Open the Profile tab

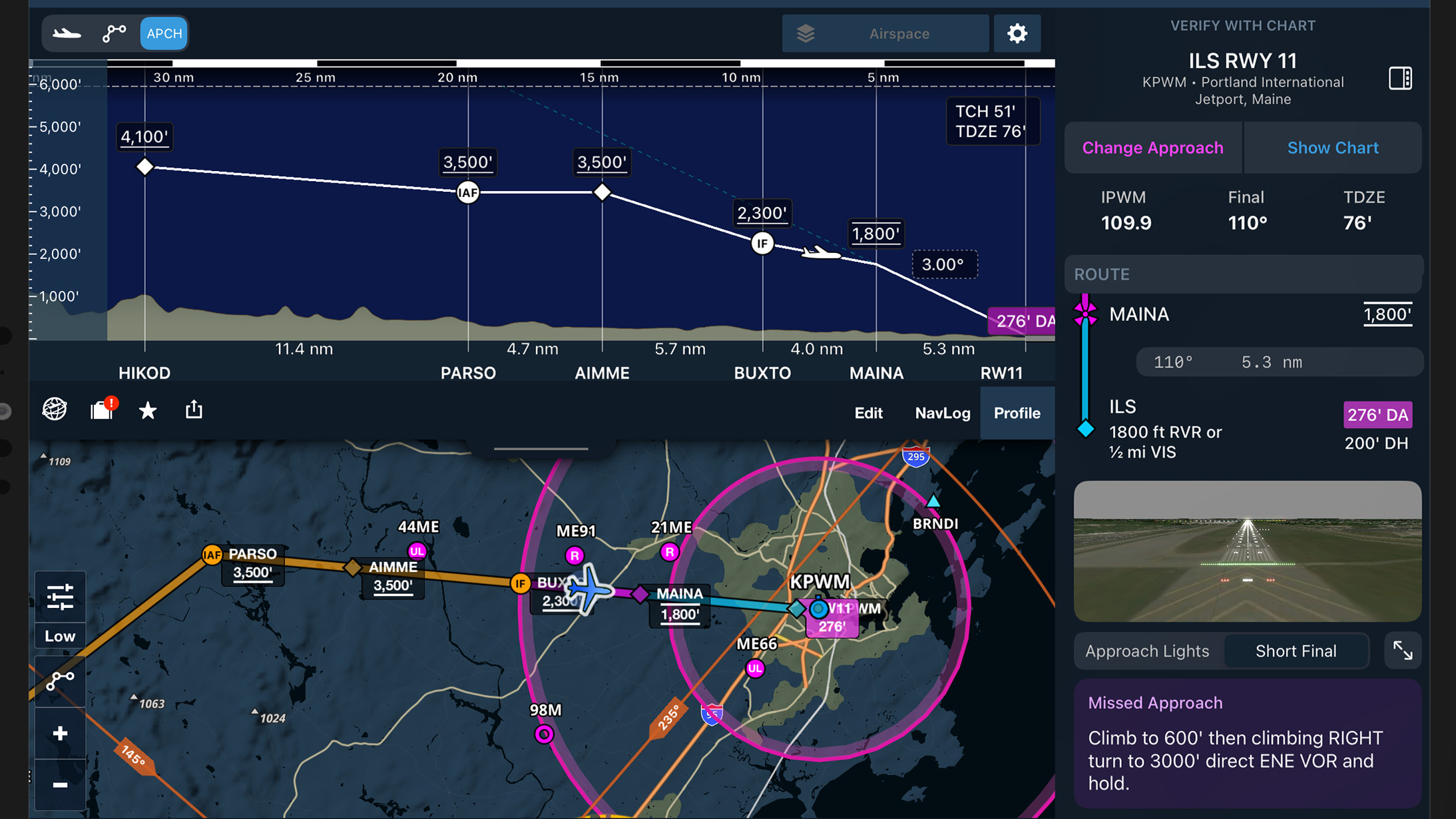1017,413
